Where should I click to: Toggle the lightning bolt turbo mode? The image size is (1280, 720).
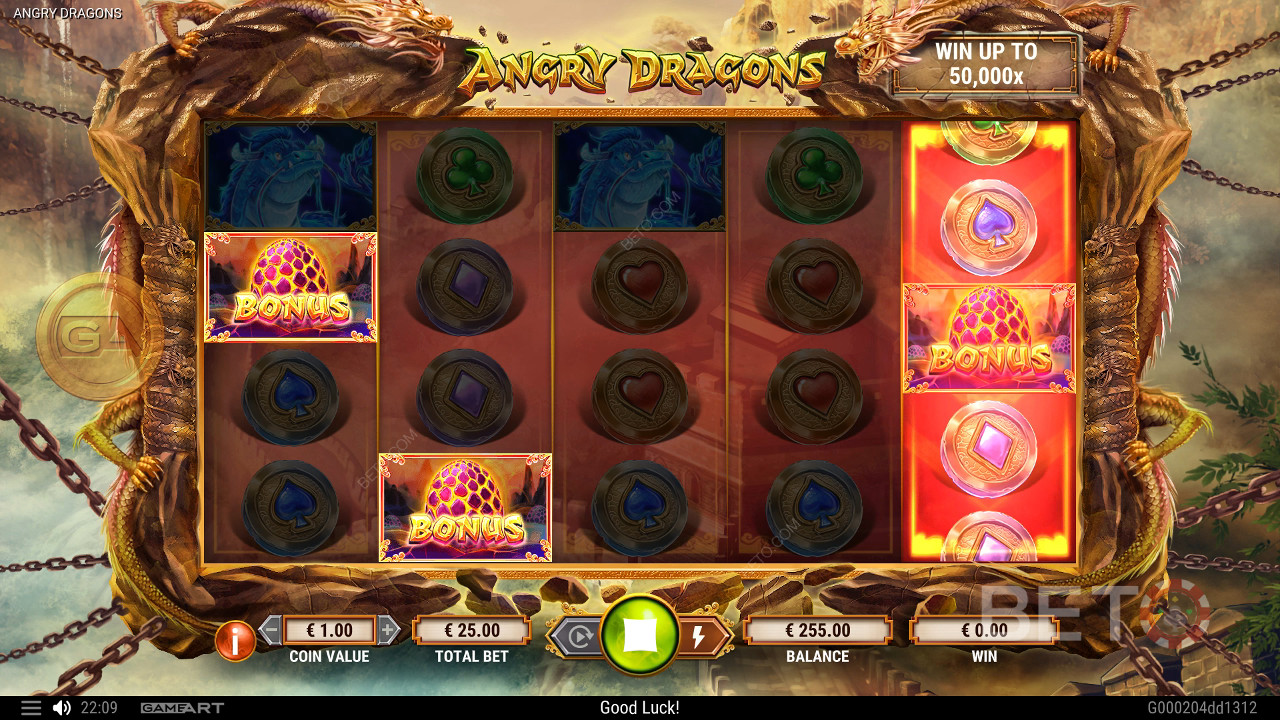point(699,636)
